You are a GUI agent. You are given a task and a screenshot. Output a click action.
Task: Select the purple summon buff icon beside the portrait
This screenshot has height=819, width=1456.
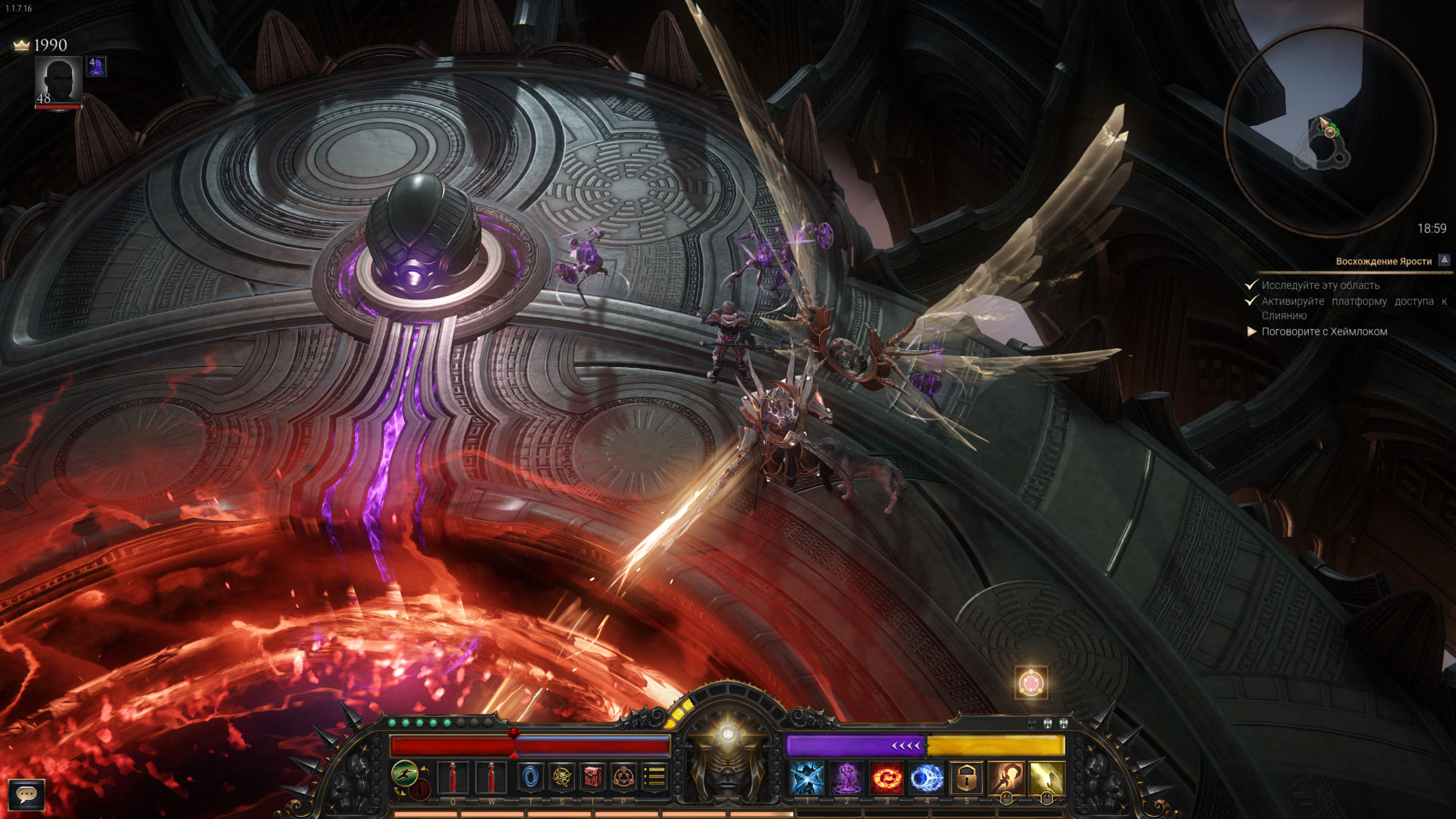click(x=96, y=67)
